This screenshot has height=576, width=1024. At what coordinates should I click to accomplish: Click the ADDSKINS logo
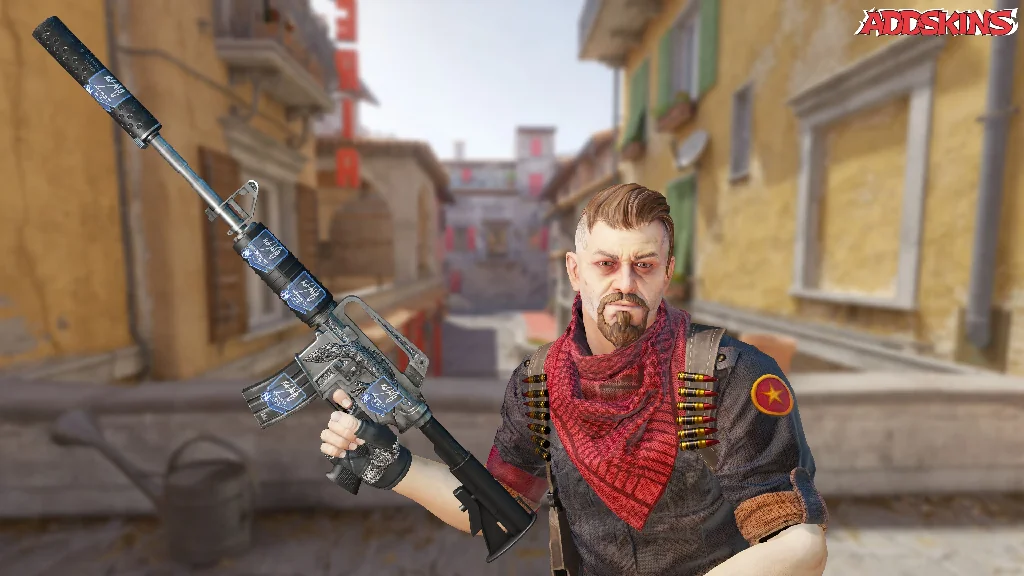tap(936, 22)
